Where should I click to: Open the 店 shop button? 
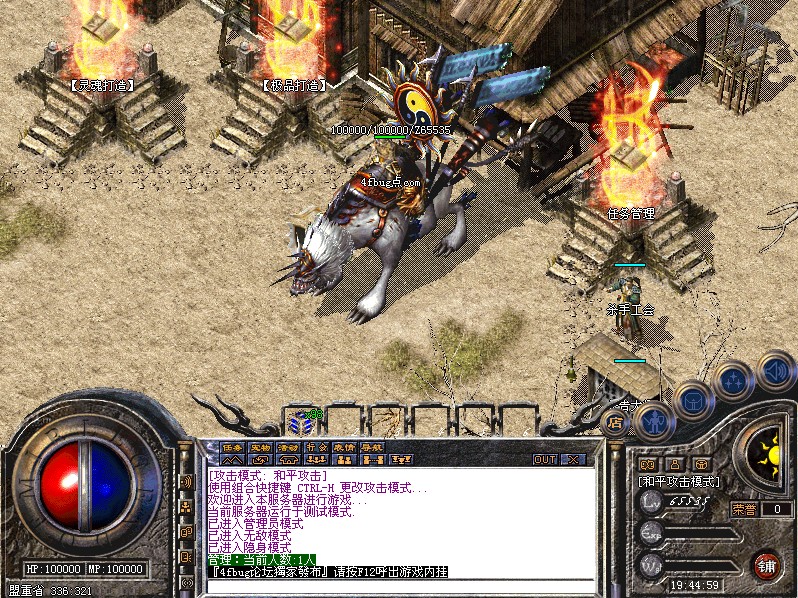[x=616, y=422]
